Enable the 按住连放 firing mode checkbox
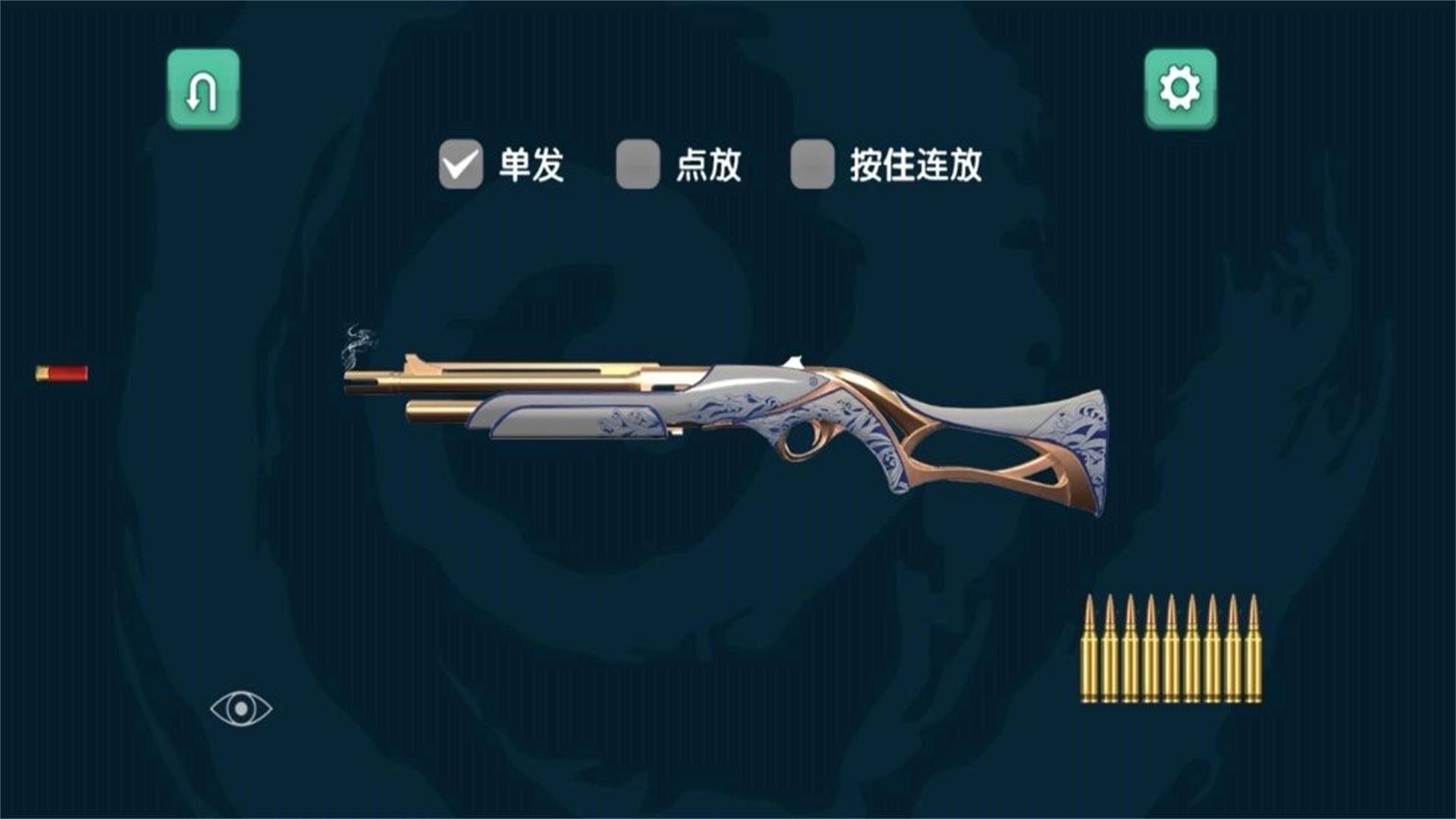This screenshot has width=1456, height=819. point(813,163)
